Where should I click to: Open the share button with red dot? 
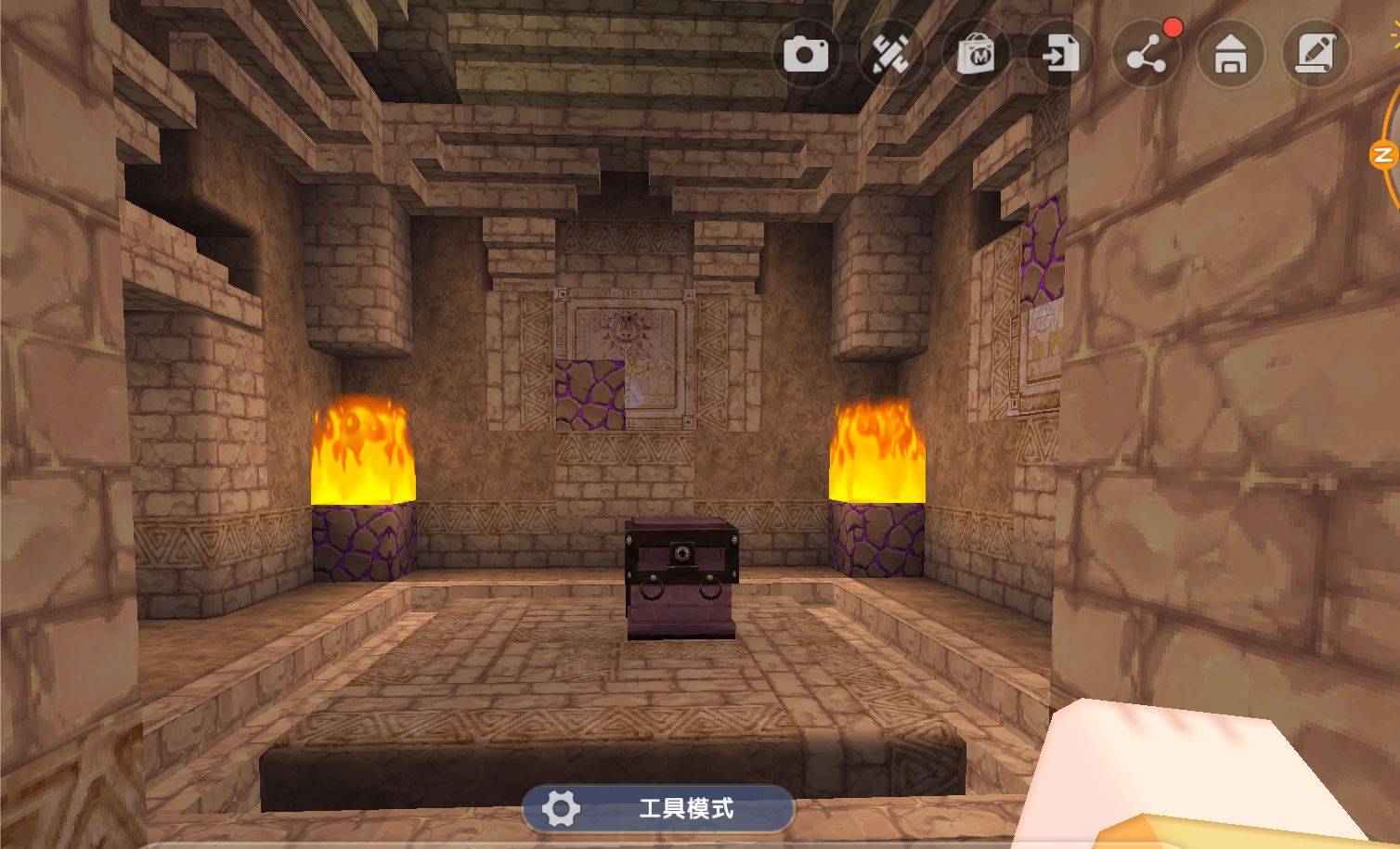(1146, 56)
